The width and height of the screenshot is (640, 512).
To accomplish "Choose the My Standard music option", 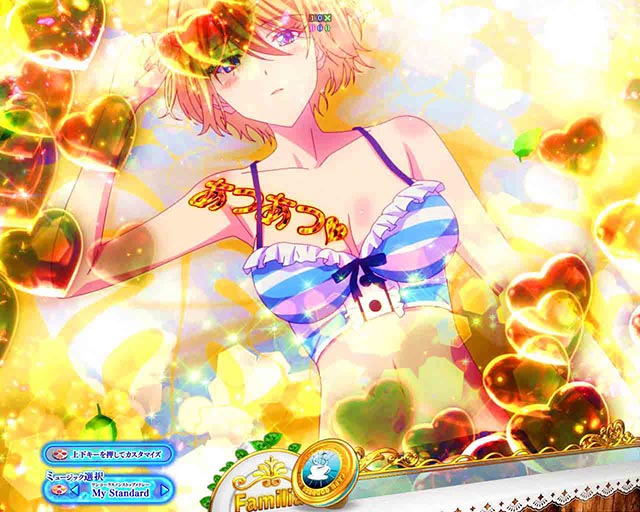I will (x=120, y=492).
